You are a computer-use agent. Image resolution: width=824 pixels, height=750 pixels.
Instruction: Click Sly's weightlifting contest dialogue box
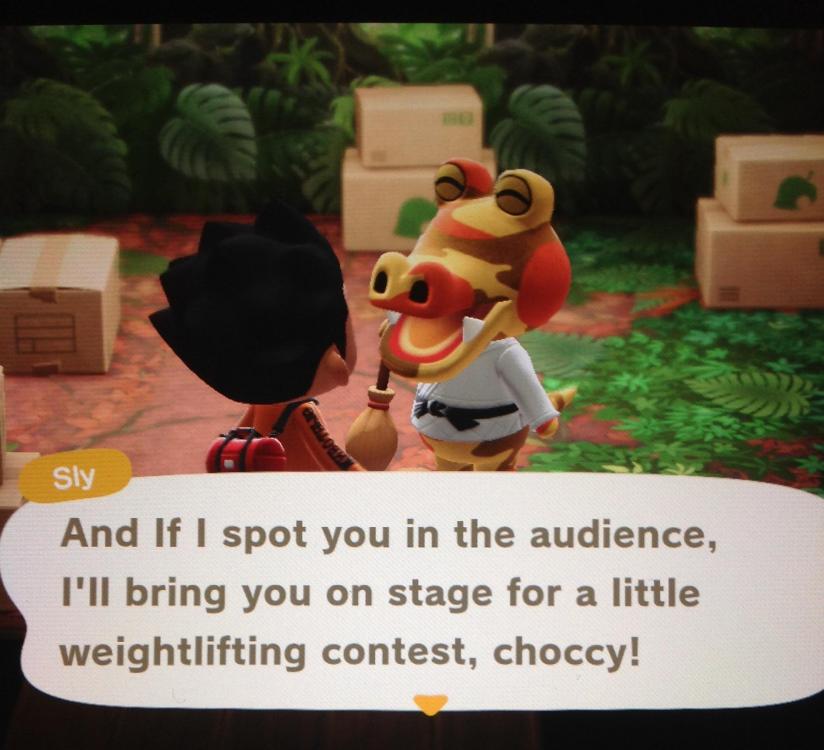pos(410,592)
